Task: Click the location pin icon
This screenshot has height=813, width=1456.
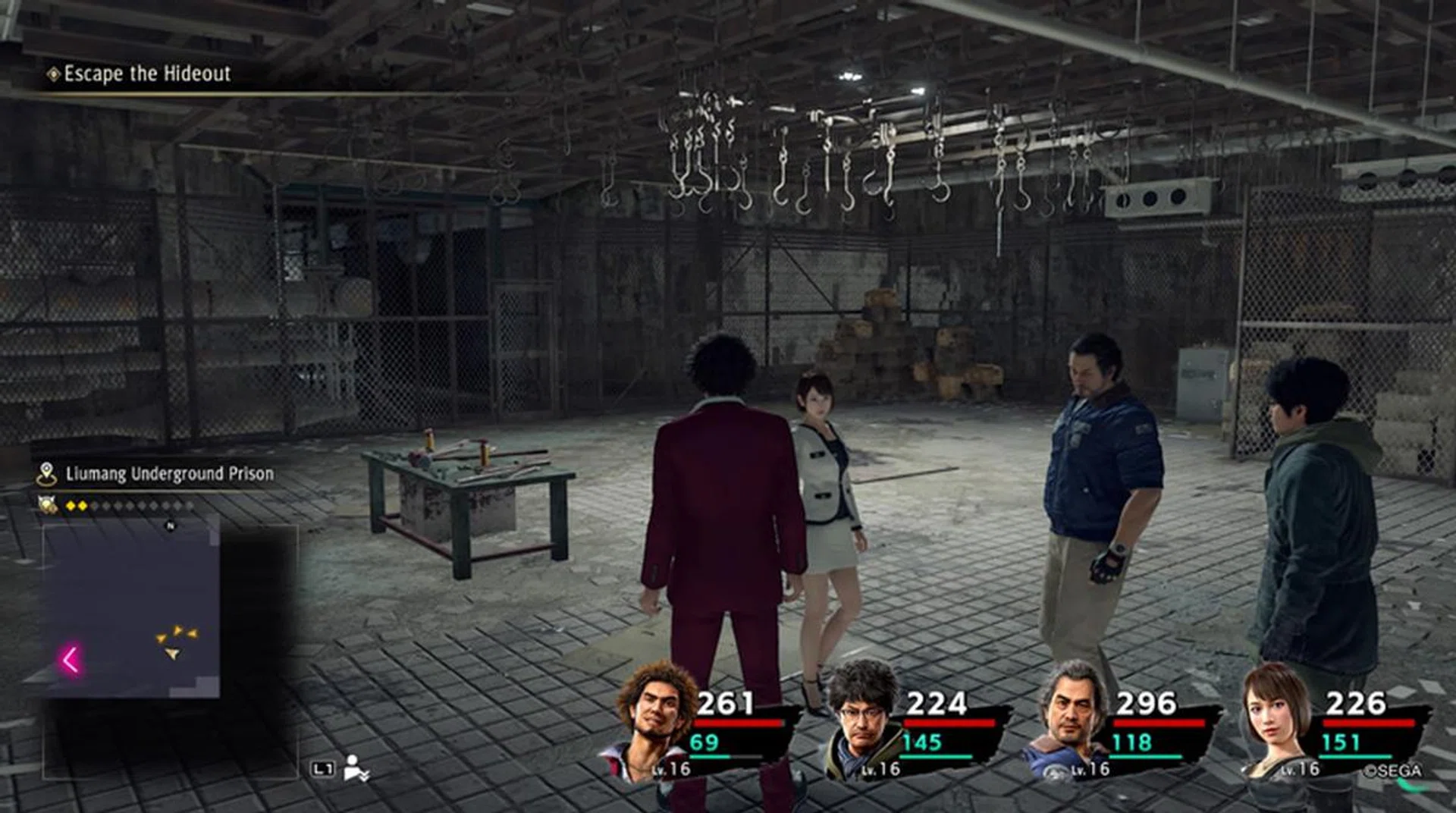Action: pyautogui.click(x=47, y=474)
